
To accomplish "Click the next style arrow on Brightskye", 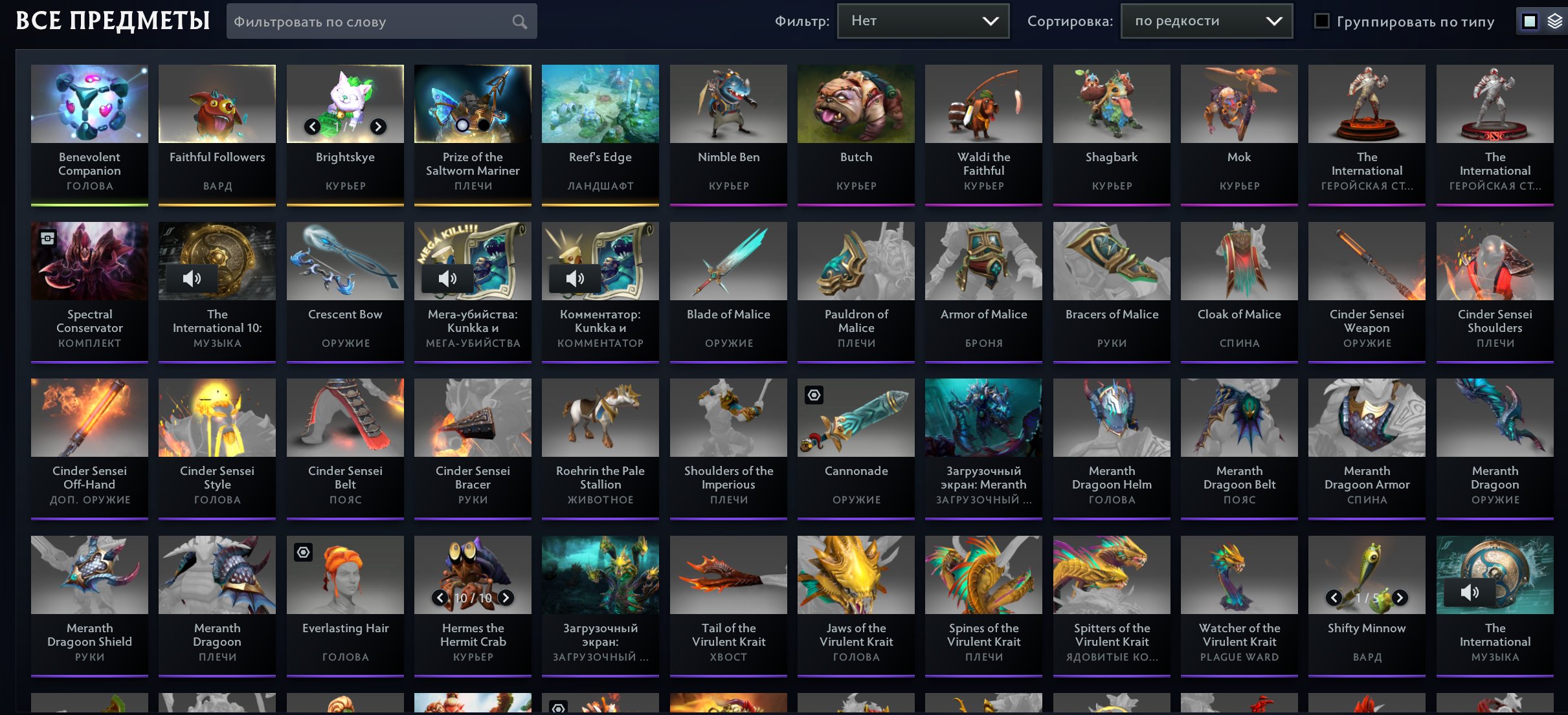I will pyautogui.click(x=377, y=127).
